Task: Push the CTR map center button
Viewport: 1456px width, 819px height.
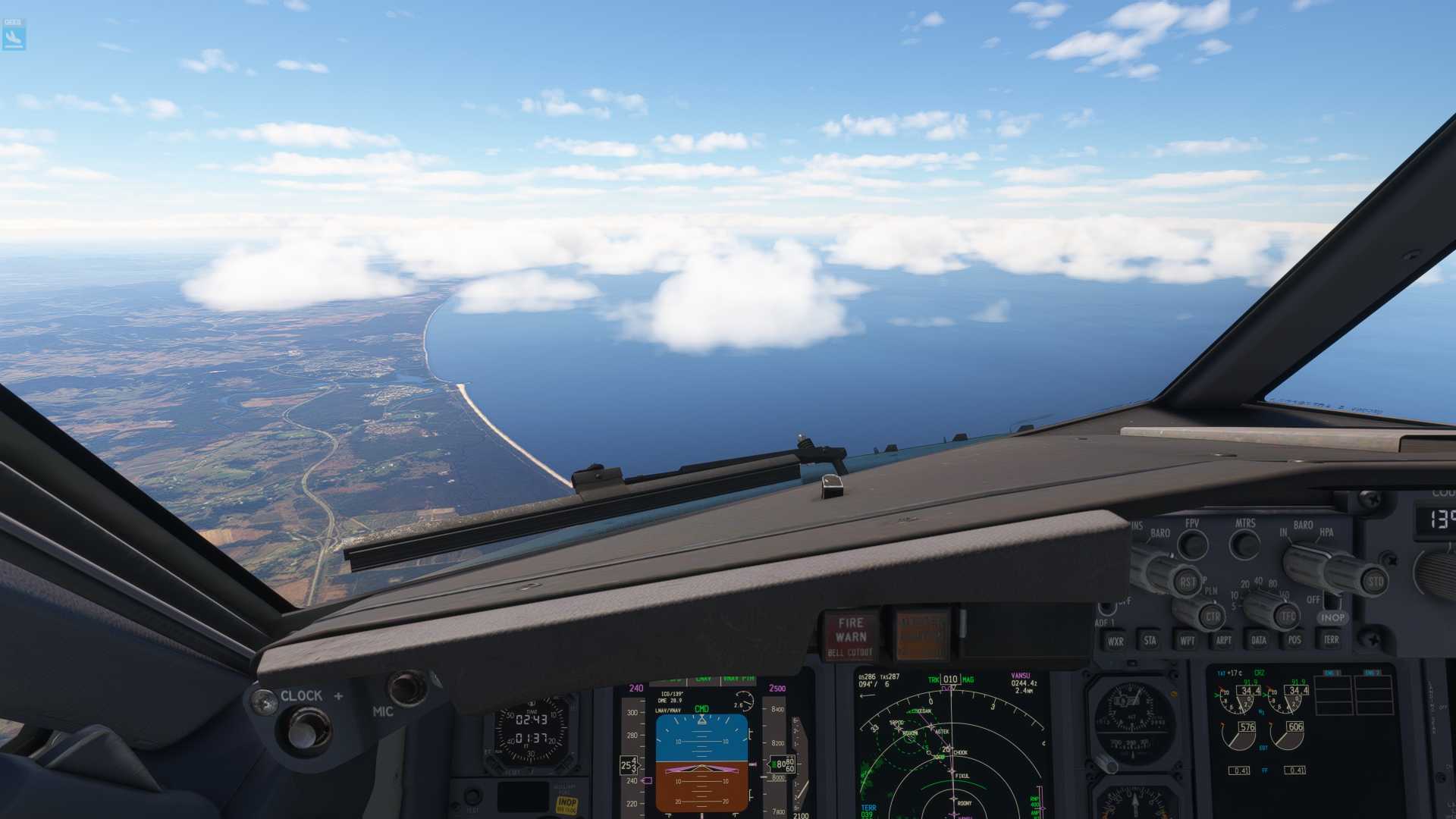Action: 1212,616
